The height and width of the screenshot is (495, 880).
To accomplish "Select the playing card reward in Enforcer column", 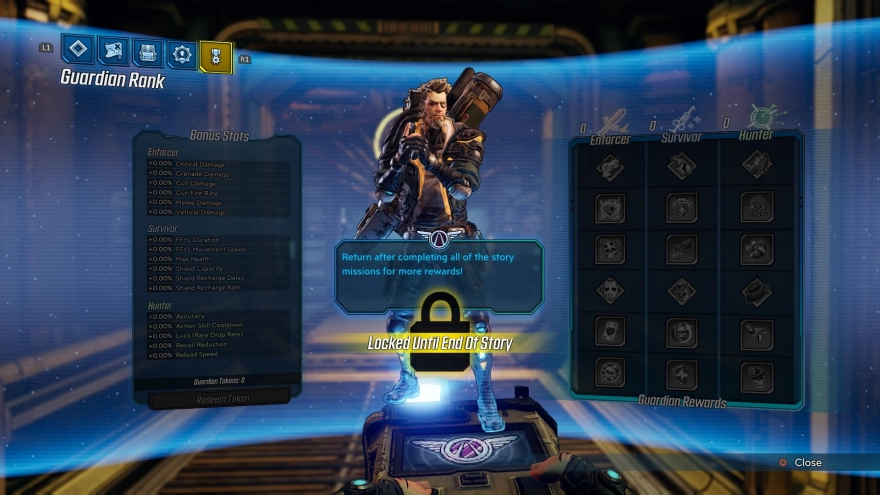I will (609, 333).
